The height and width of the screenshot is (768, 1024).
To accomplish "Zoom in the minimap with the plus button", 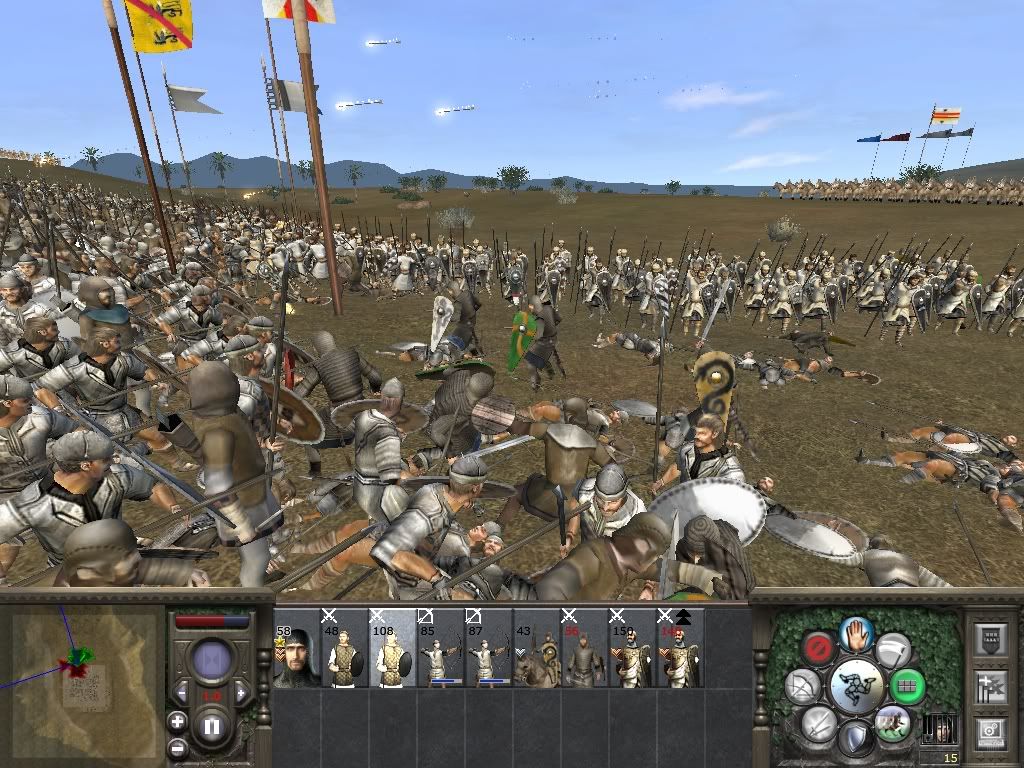I will pyautogui.click(x=177, y=721).
